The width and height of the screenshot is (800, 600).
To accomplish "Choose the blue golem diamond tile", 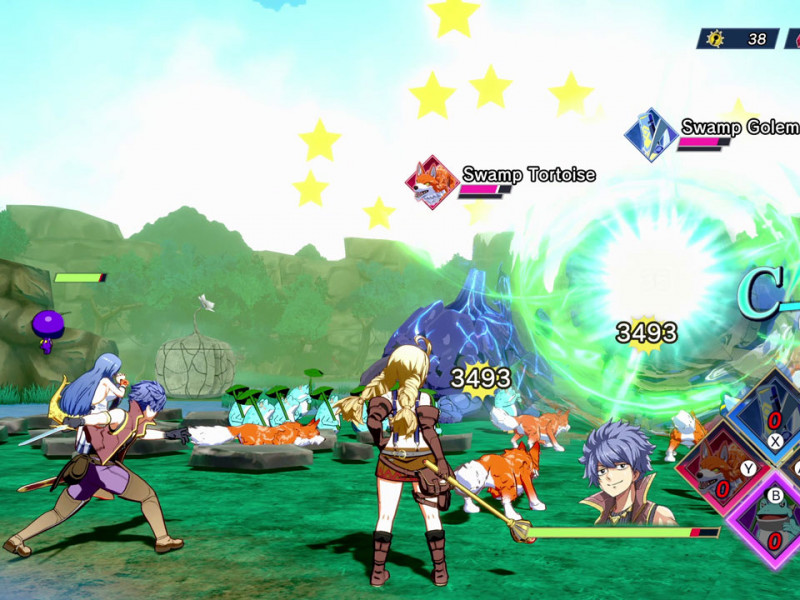I will pyautogui.click(x=768, y=412).
